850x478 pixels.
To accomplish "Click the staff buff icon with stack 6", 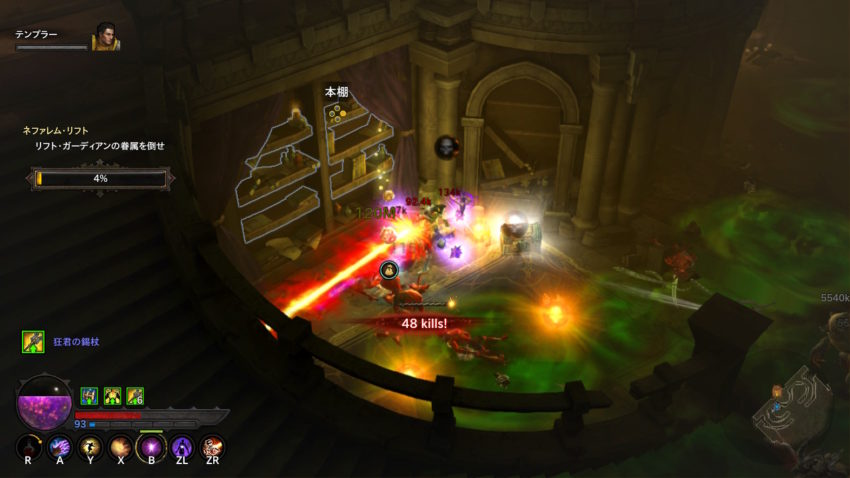I will 134,396.
